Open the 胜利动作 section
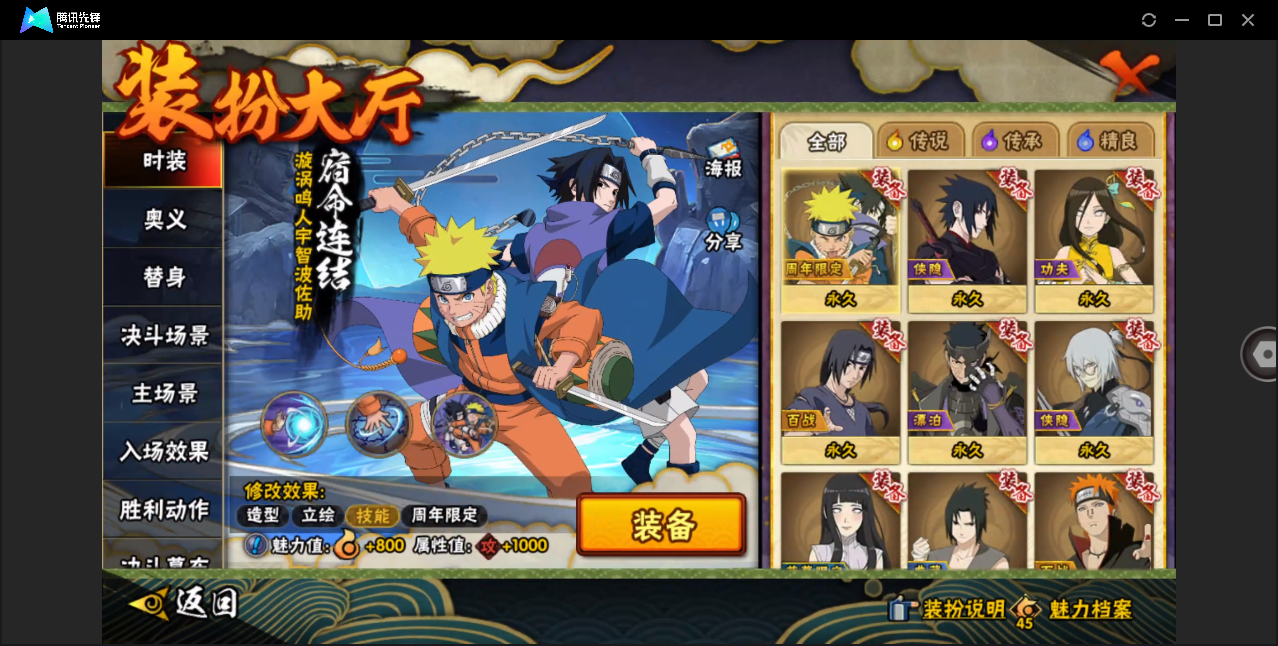 tap(163, 509)
